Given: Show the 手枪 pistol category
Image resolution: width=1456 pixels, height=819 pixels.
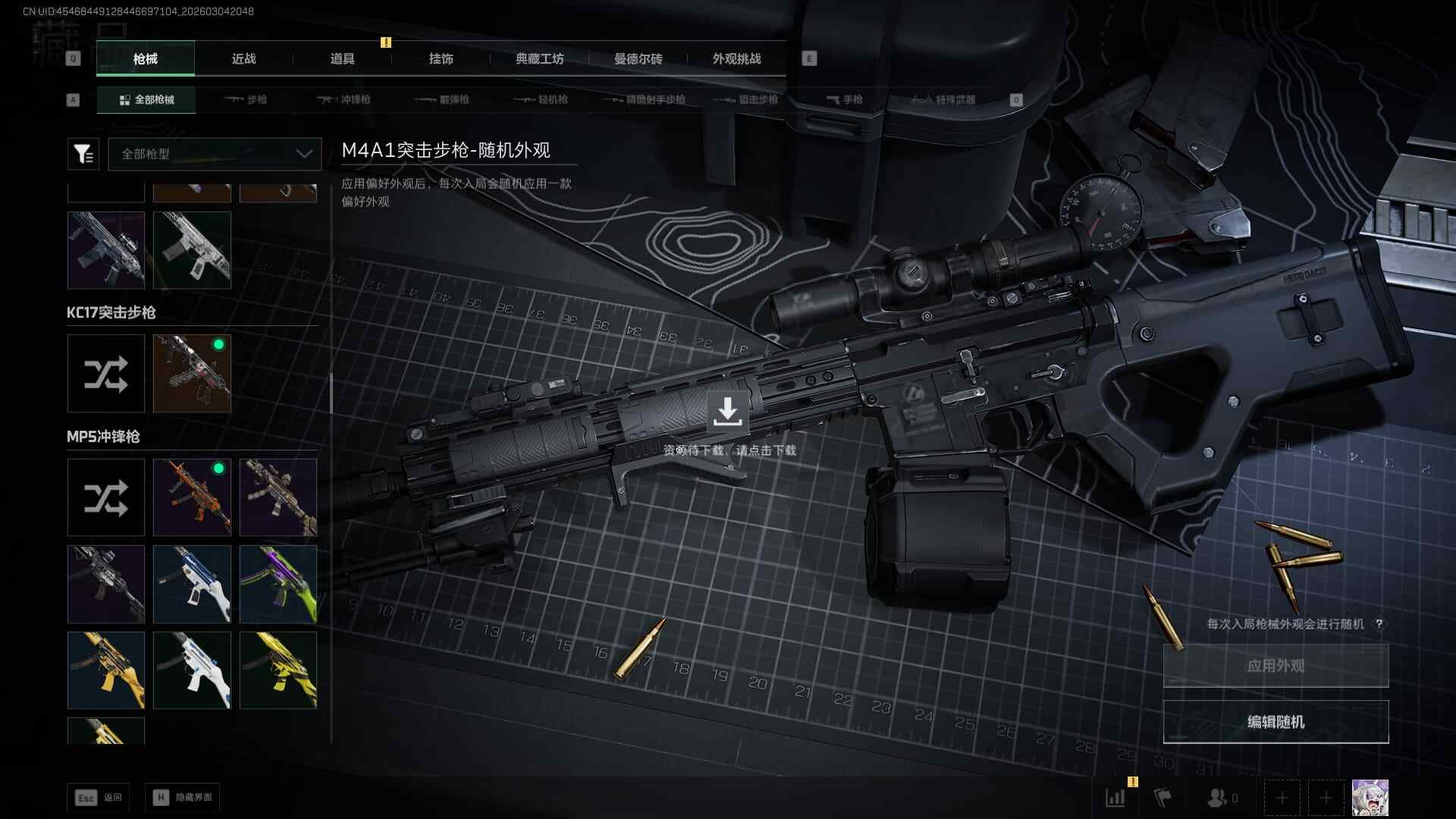Looking at the screenshot, I should coord(844,99).
